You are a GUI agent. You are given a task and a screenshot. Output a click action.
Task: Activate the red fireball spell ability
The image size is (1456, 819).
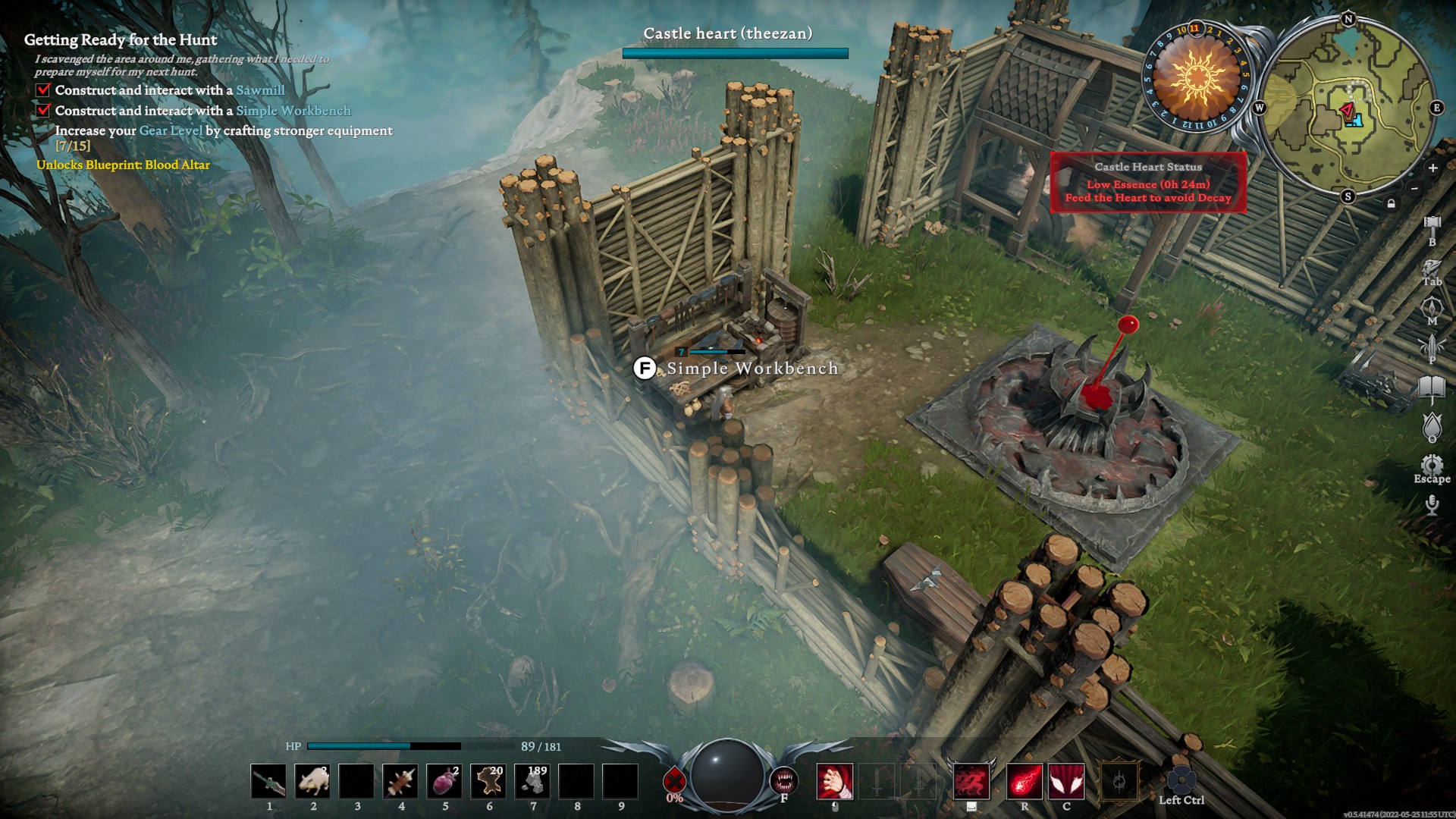click(x=1024, y=782)
